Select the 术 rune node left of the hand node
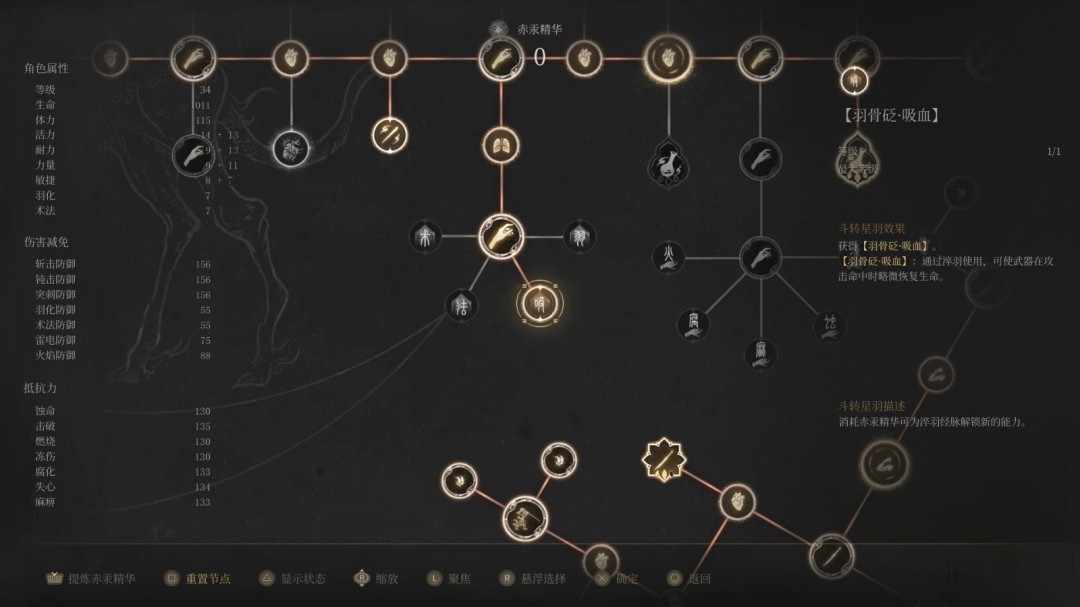The height and width of the screenshot is (607, 1080). 426,237
